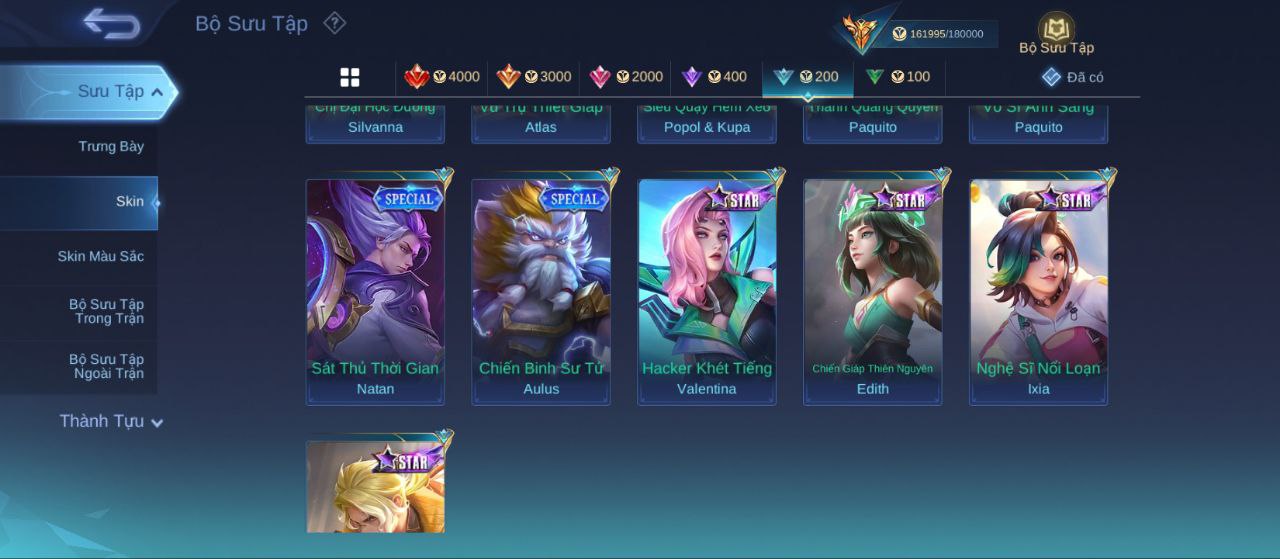The width and height of the screenshot is (1280, 559).
Task: Switch to the 100 points tier tab
Action: click(897, 77)
